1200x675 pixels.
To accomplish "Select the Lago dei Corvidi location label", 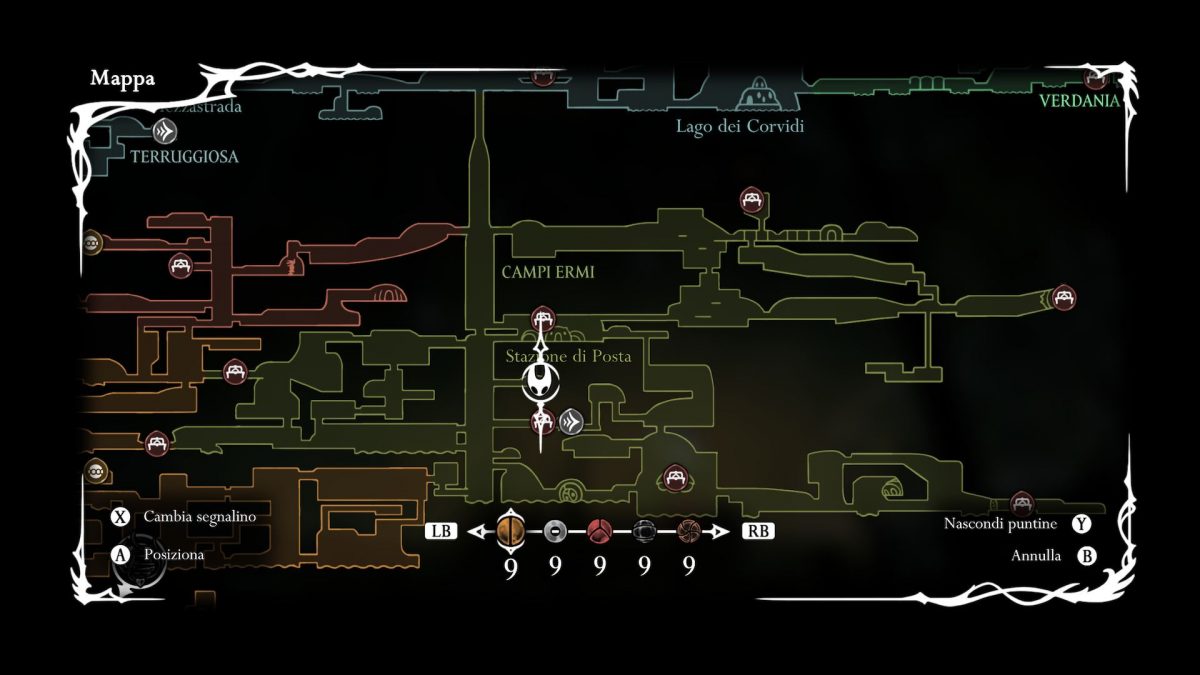I will 740,126.
